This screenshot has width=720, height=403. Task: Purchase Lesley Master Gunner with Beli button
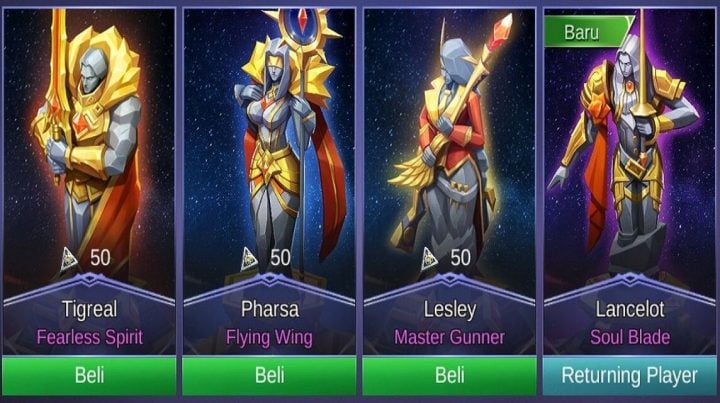coord(448,376)
